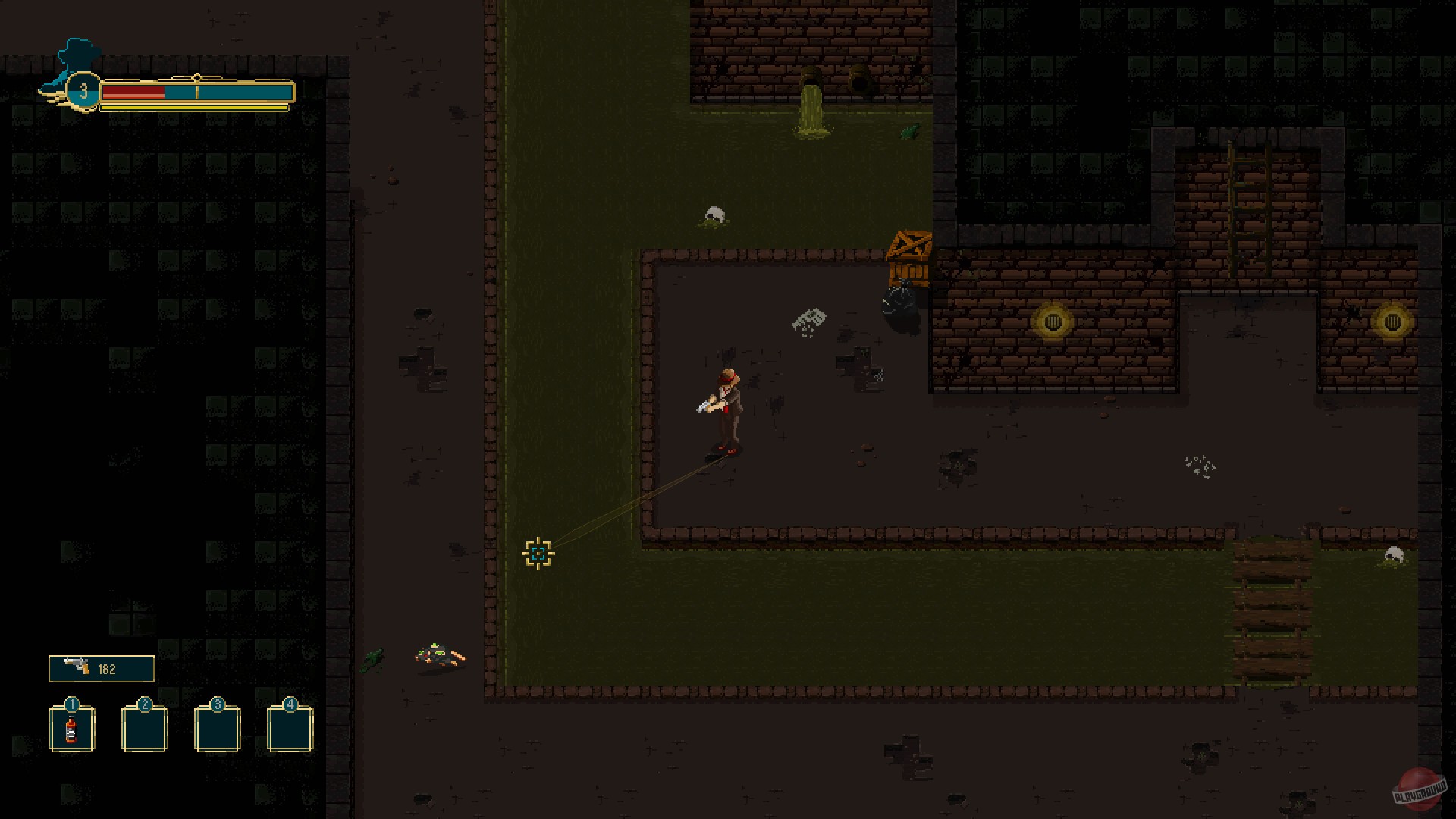1456x819 pixels.
Task: Select empty inventory slot 4
Action: click(289, 730)
